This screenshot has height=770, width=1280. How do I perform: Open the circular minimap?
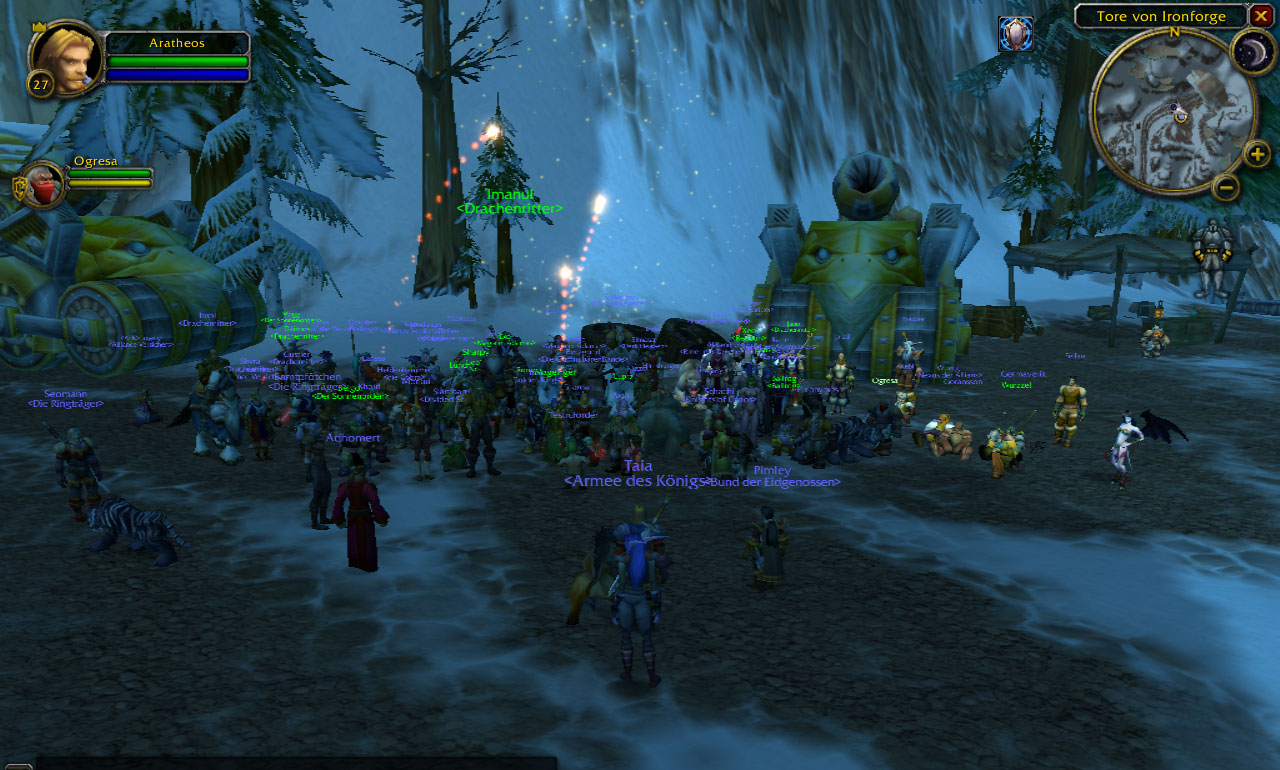[x=1172, y=110]
